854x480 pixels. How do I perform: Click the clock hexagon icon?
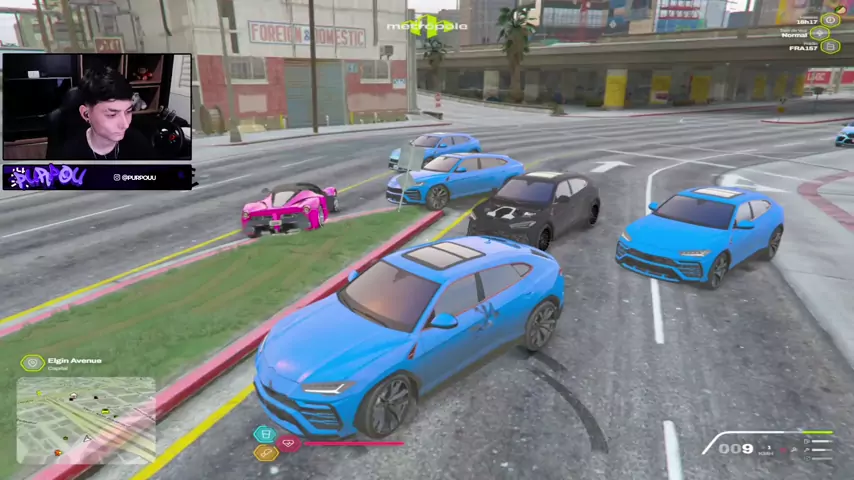830,20
